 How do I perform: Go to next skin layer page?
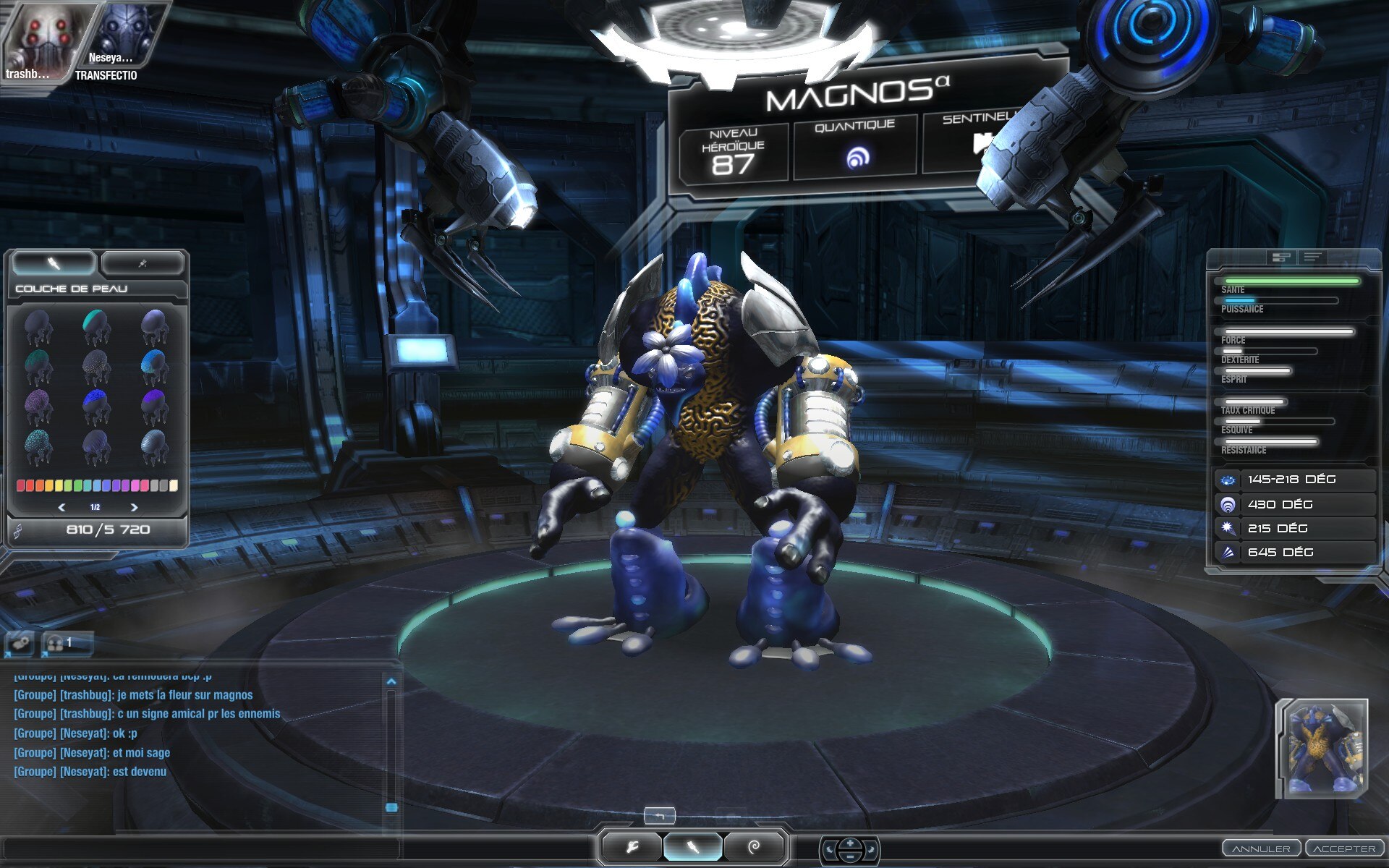tap(134, 507)
